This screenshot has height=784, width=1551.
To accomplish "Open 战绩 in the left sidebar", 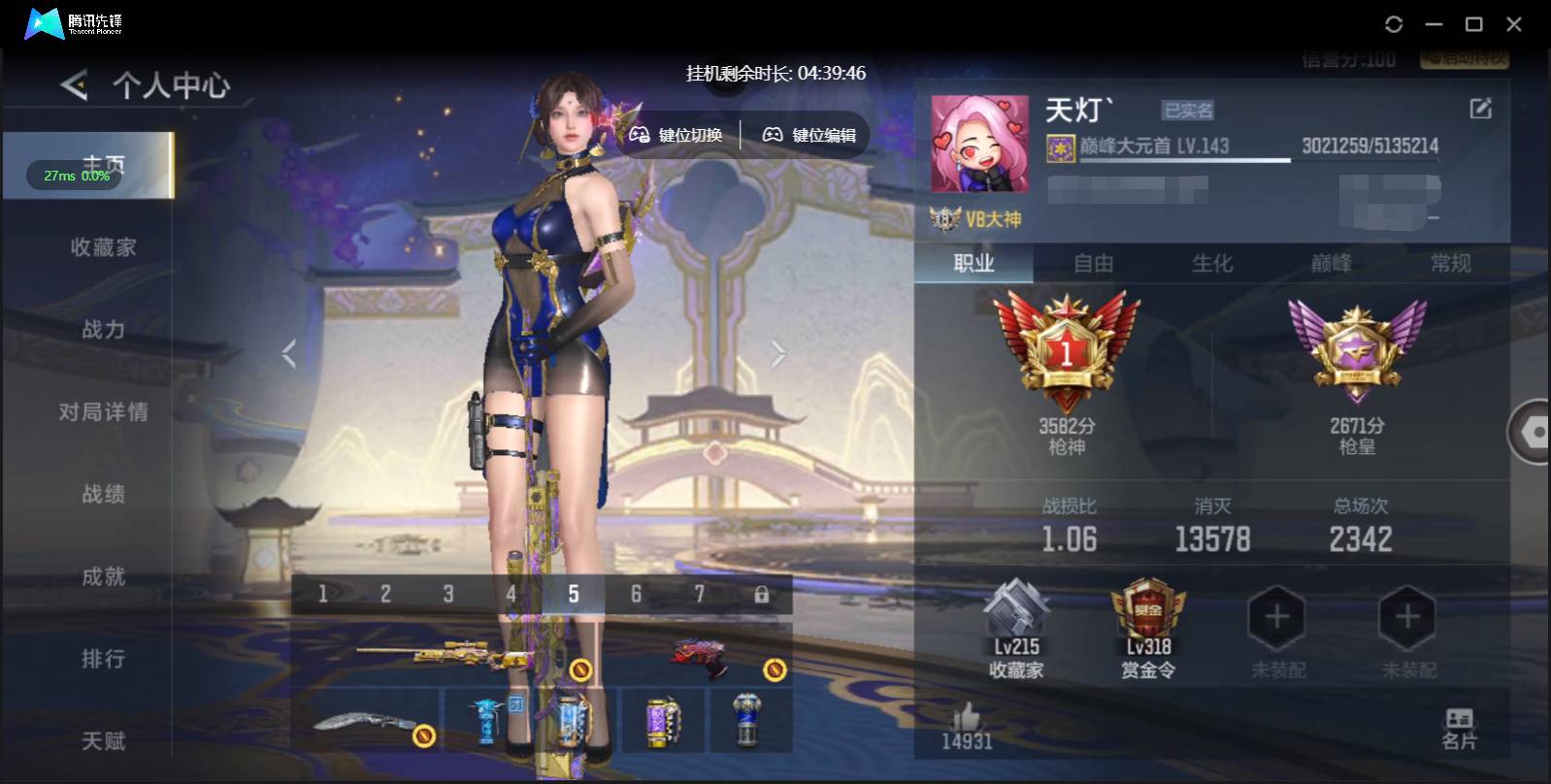I will point(102,494).
